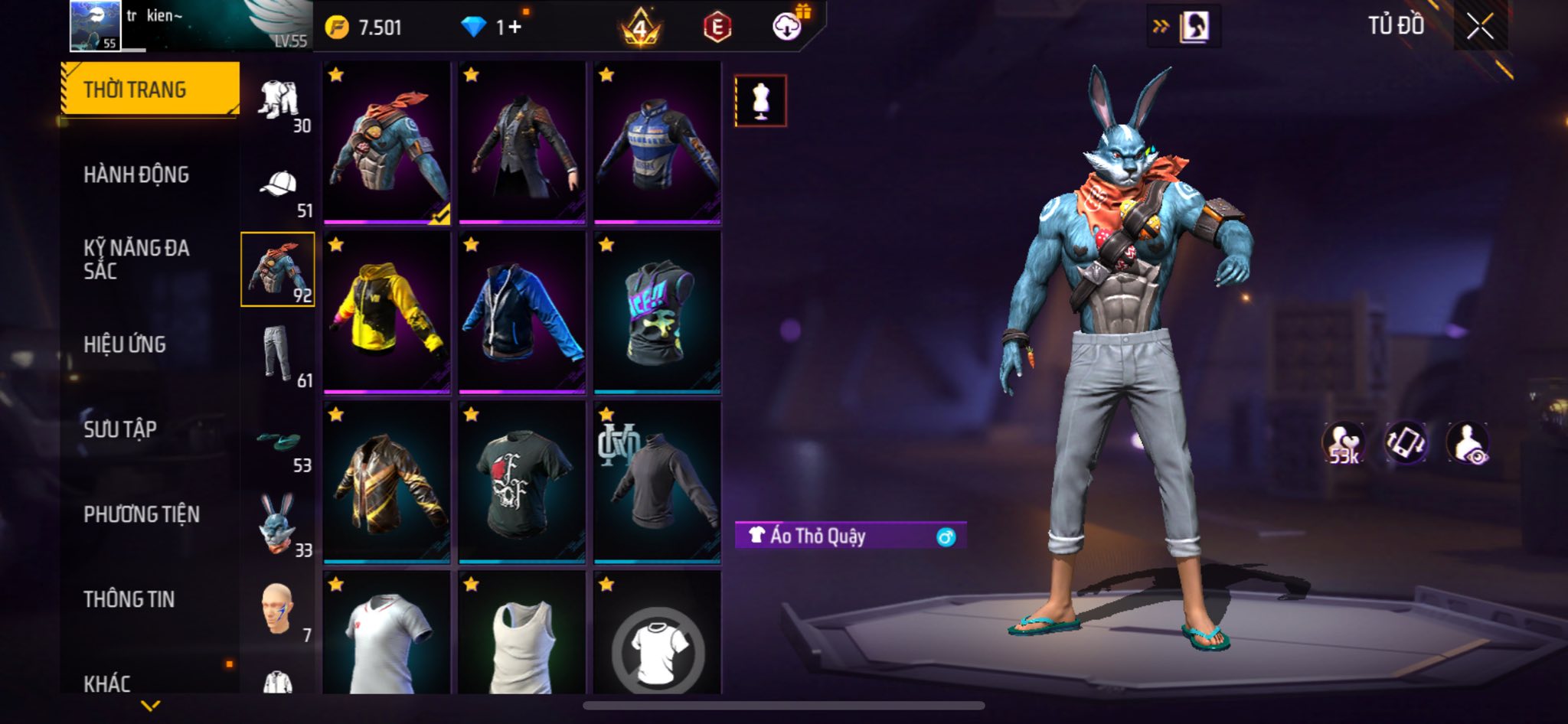Add diamonds with the plus button

pos(514,28)
